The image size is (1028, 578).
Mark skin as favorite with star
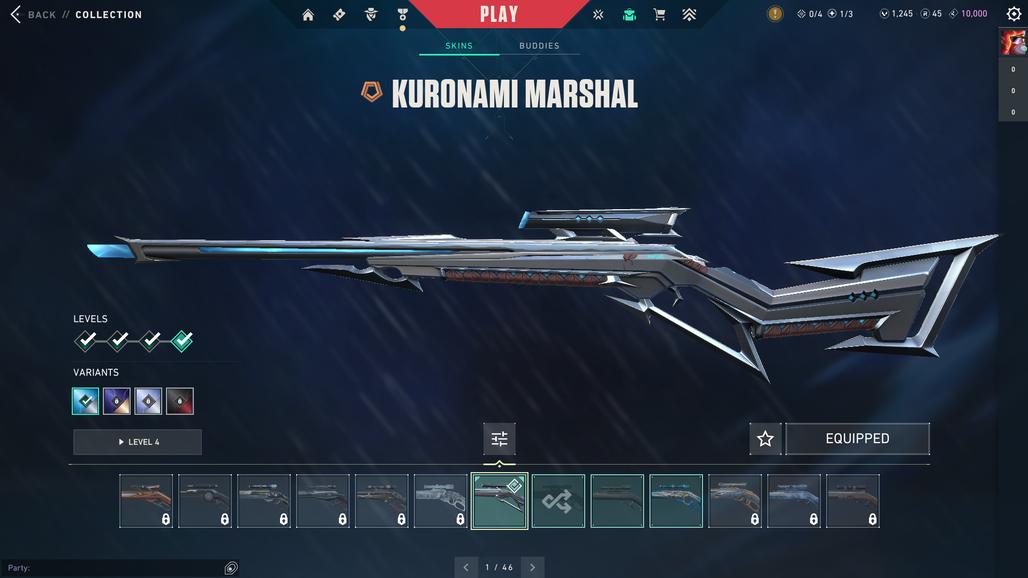coord(765,439)
